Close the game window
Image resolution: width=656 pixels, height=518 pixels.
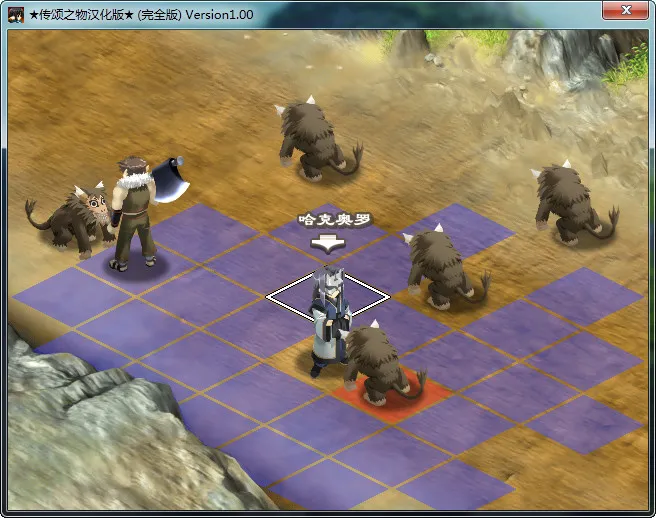[x=625, y=11]
